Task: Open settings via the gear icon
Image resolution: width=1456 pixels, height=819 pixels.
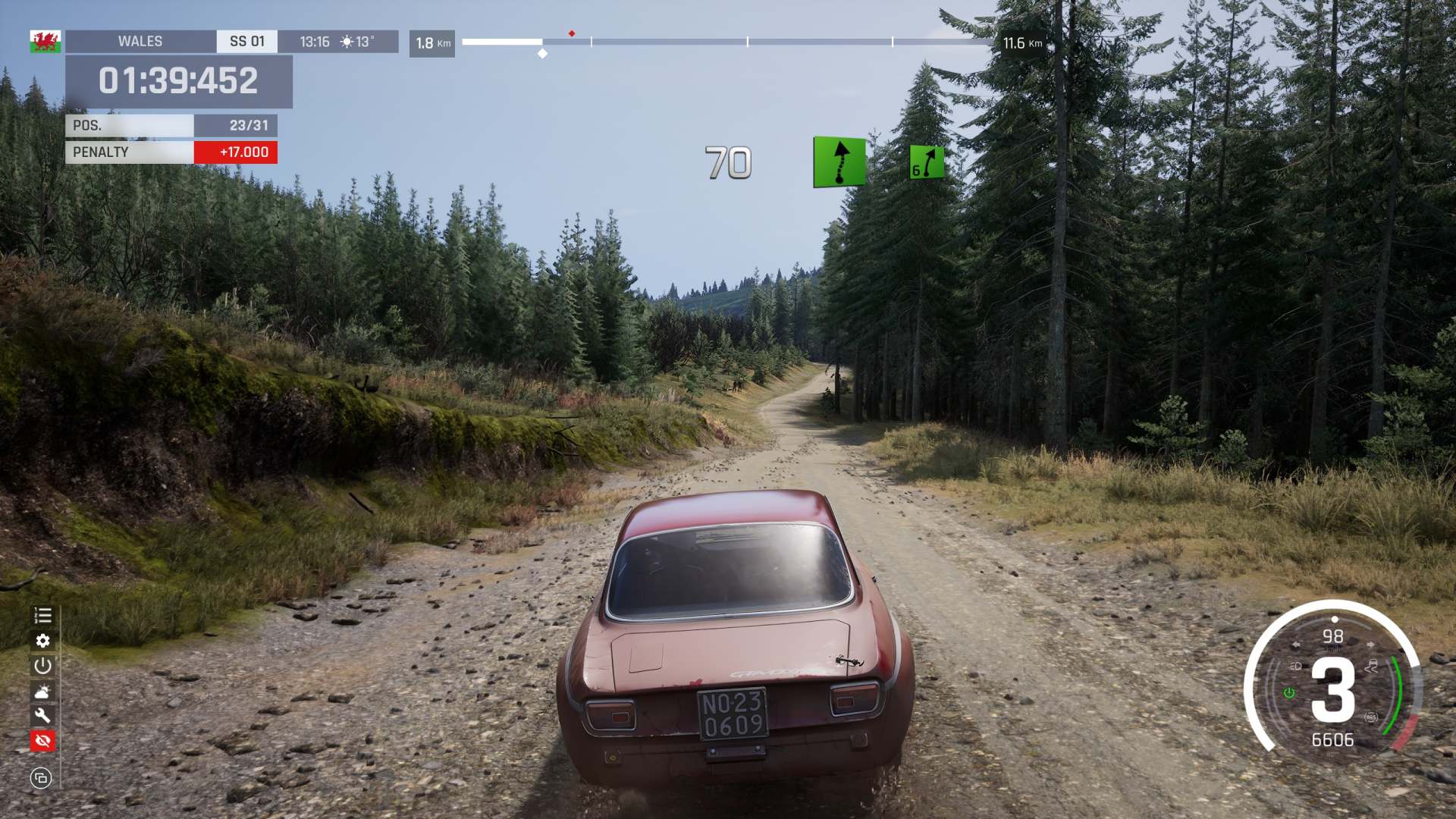Action: coord(42,641)
